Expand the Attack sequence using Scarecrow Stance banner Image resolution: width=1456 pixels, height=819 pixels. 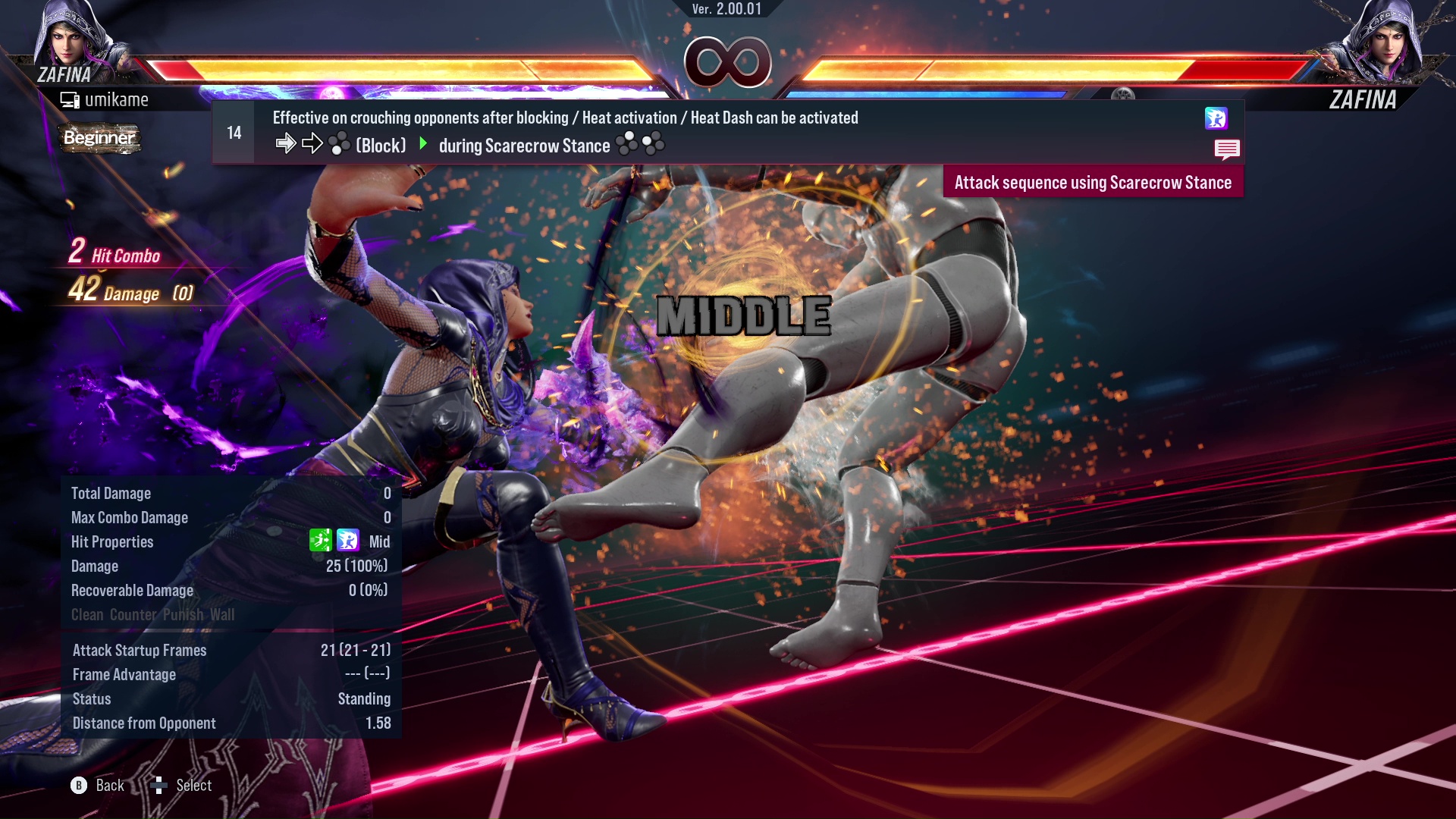tap(1093, 182)
